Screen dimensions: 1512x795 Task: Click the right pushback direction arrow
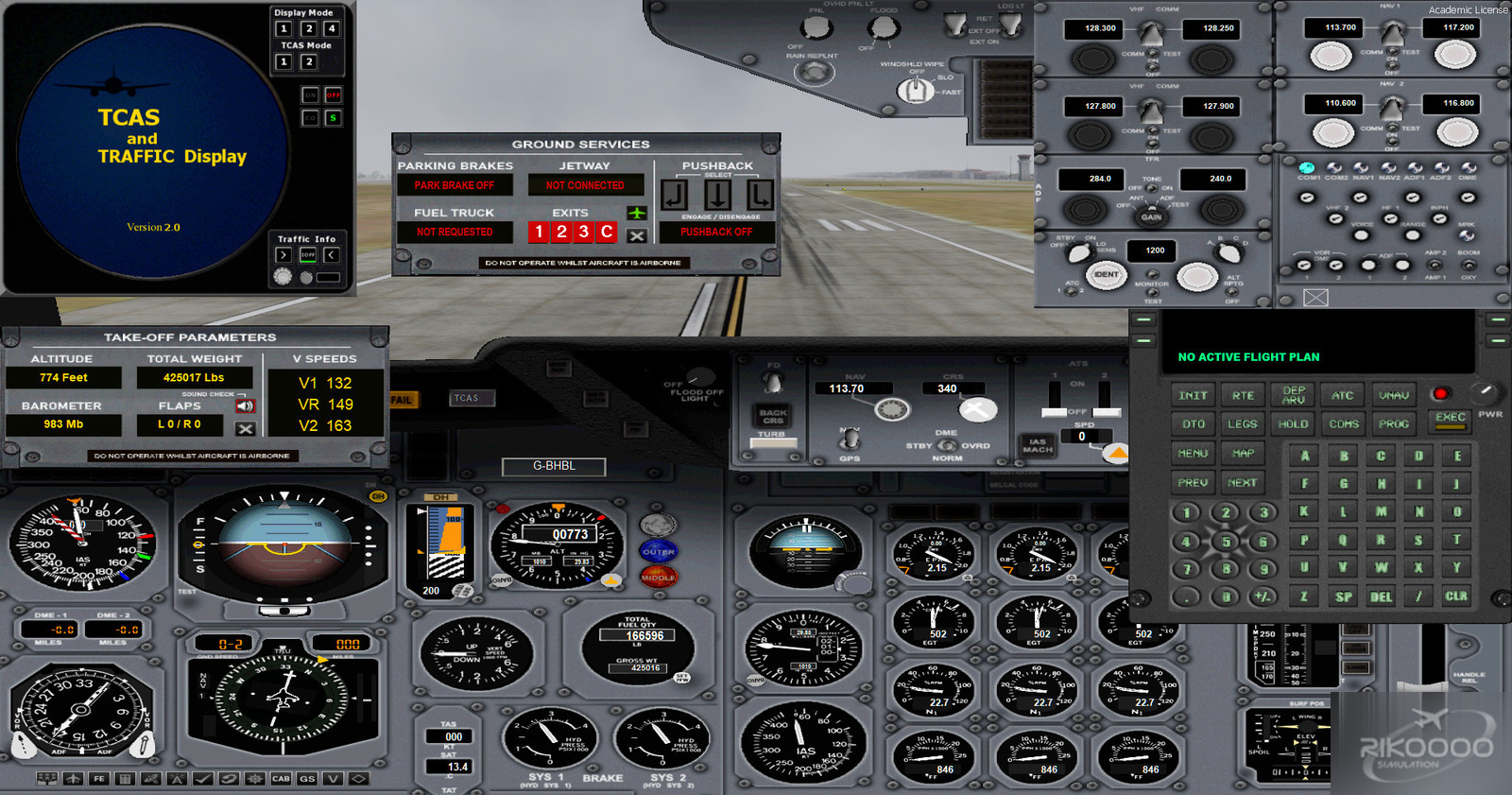coord(760,195)
